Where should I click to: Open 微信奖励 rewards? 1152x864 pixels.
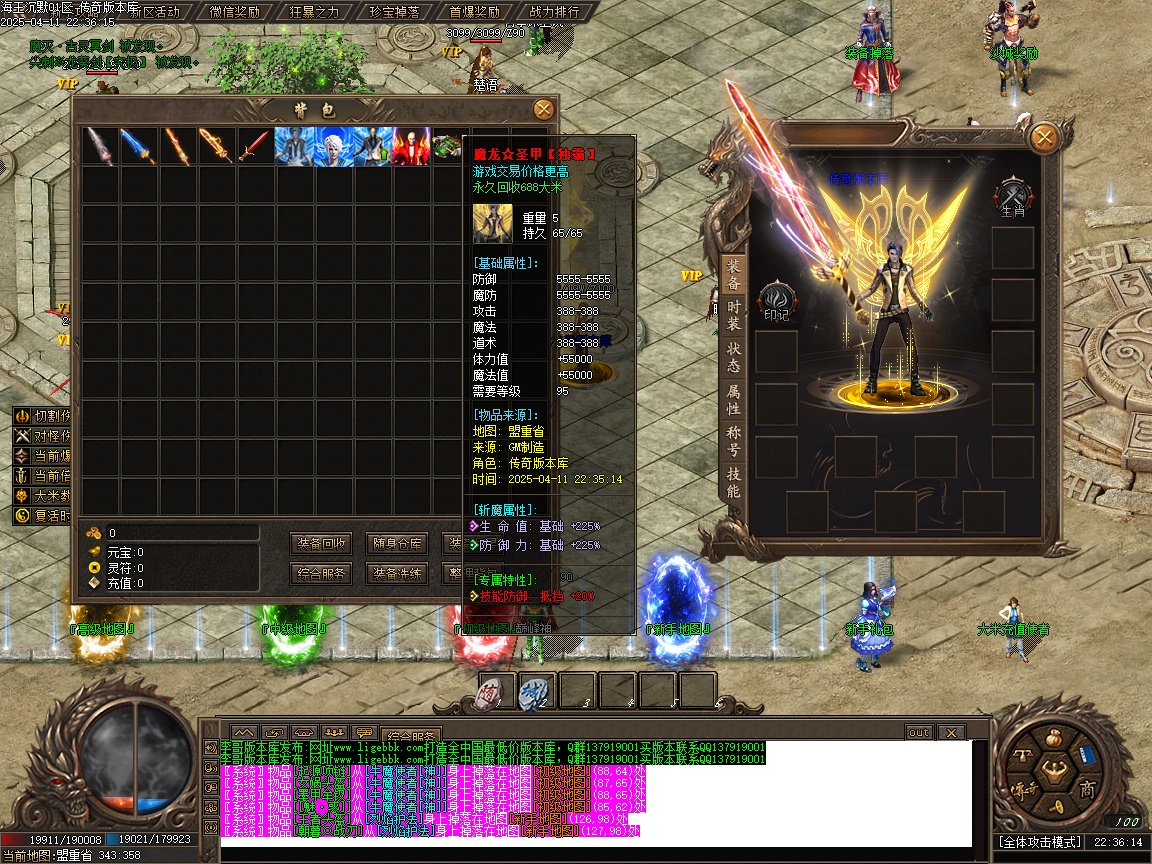[235, 12]
